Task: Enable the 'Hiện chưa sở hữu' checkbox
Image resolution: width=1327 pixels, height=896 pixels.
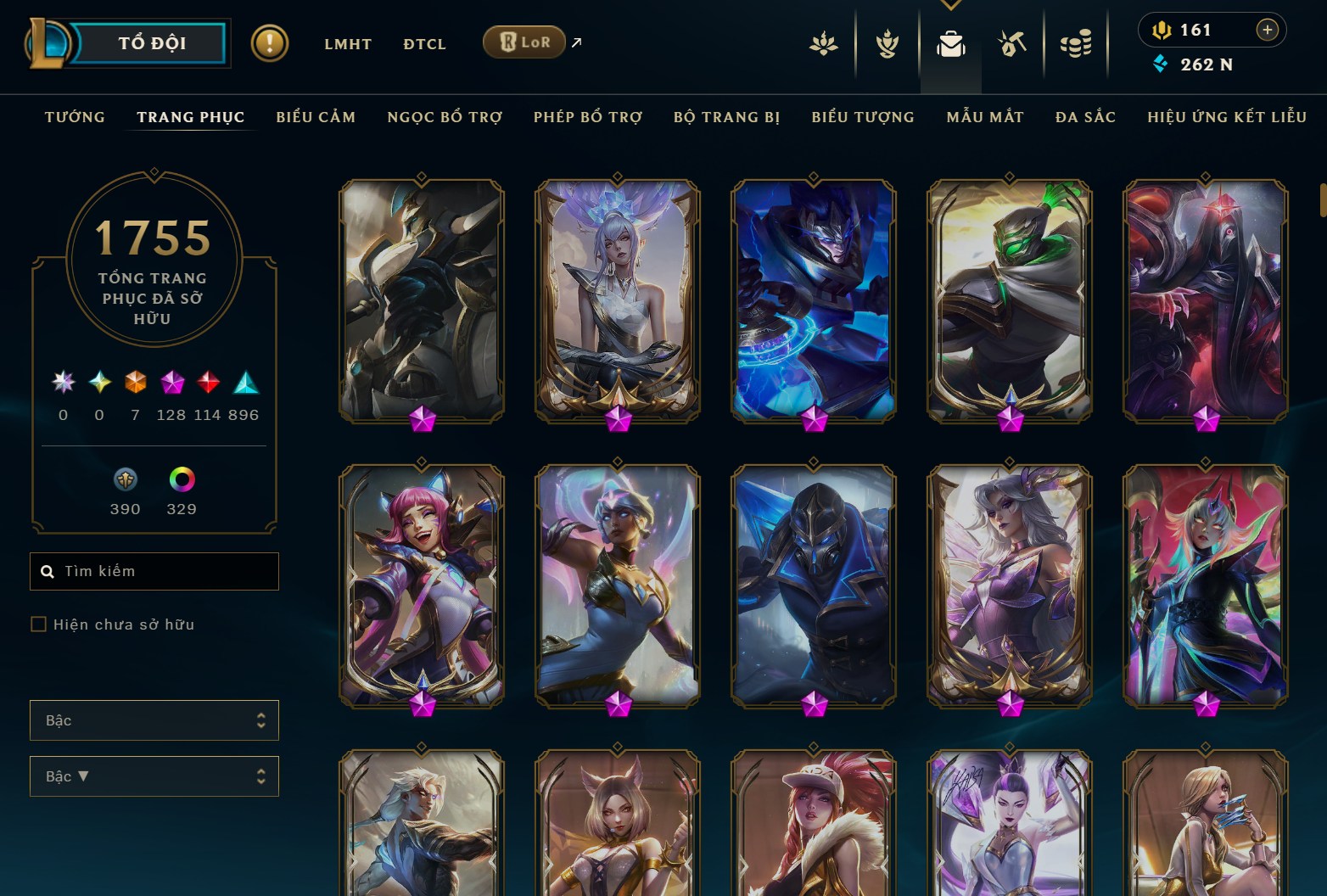Action: point(39,624)
